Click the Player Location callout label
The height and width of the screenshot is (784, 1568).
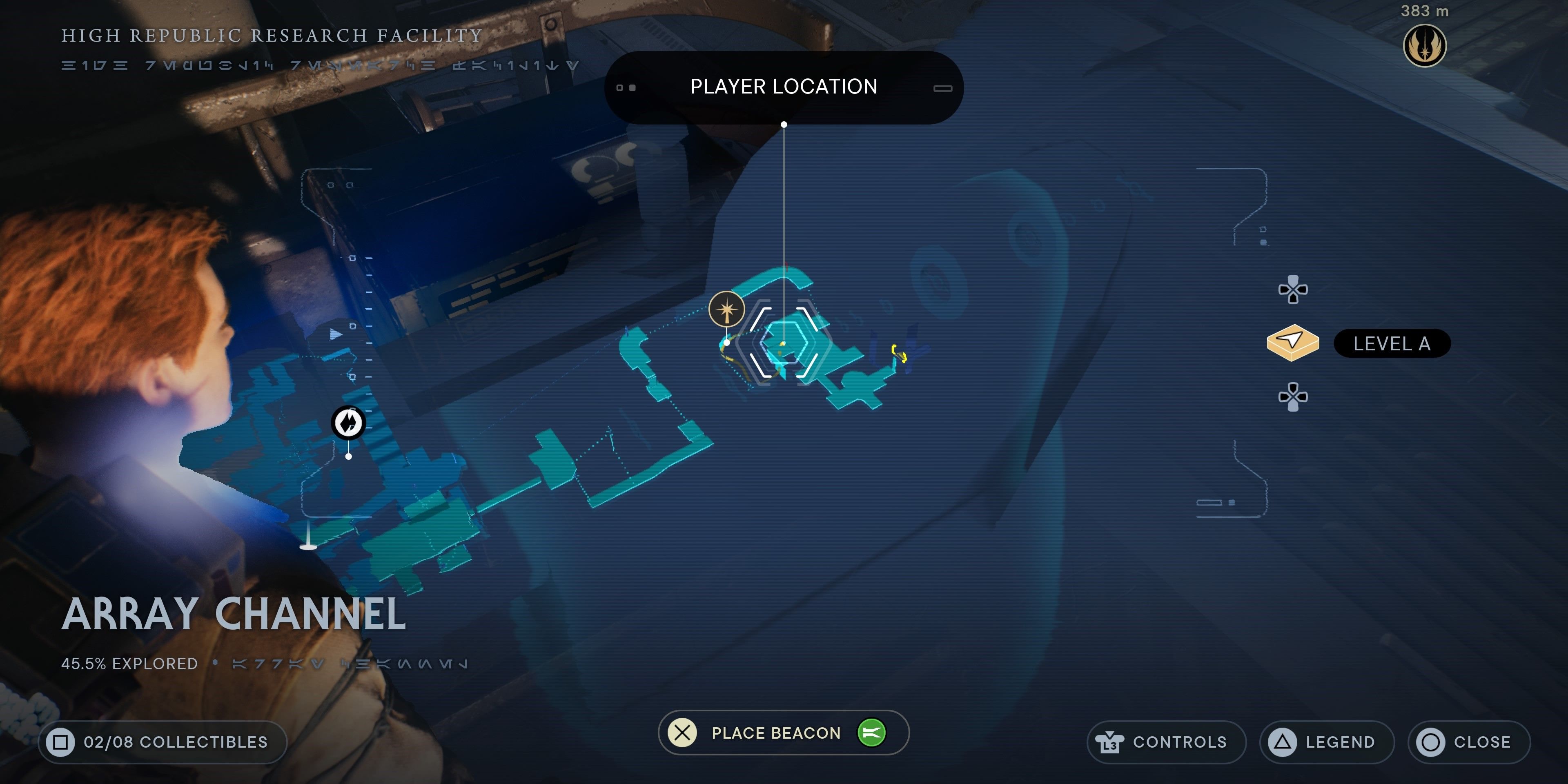coord(784,87)
